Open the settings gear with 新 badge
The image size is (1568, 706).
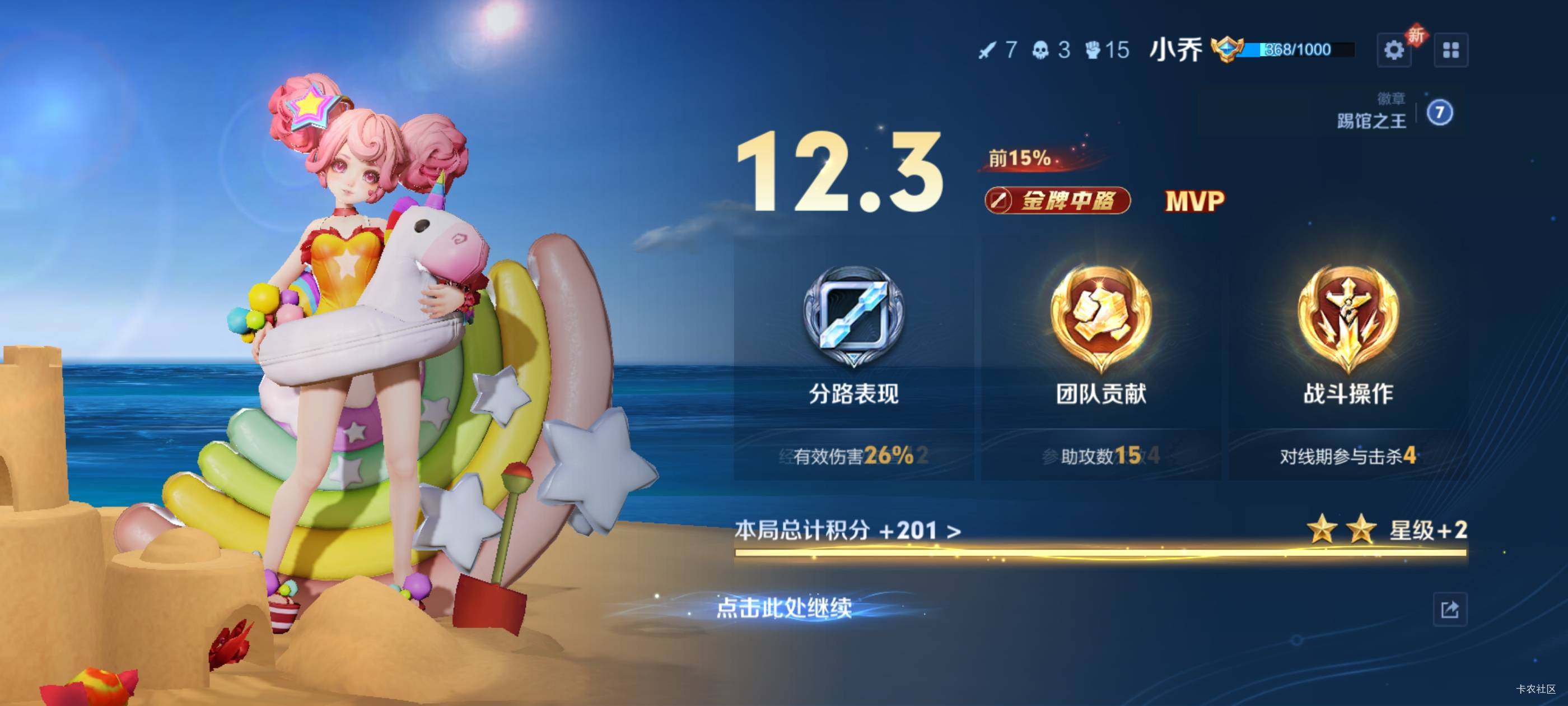coord(1394,50)
